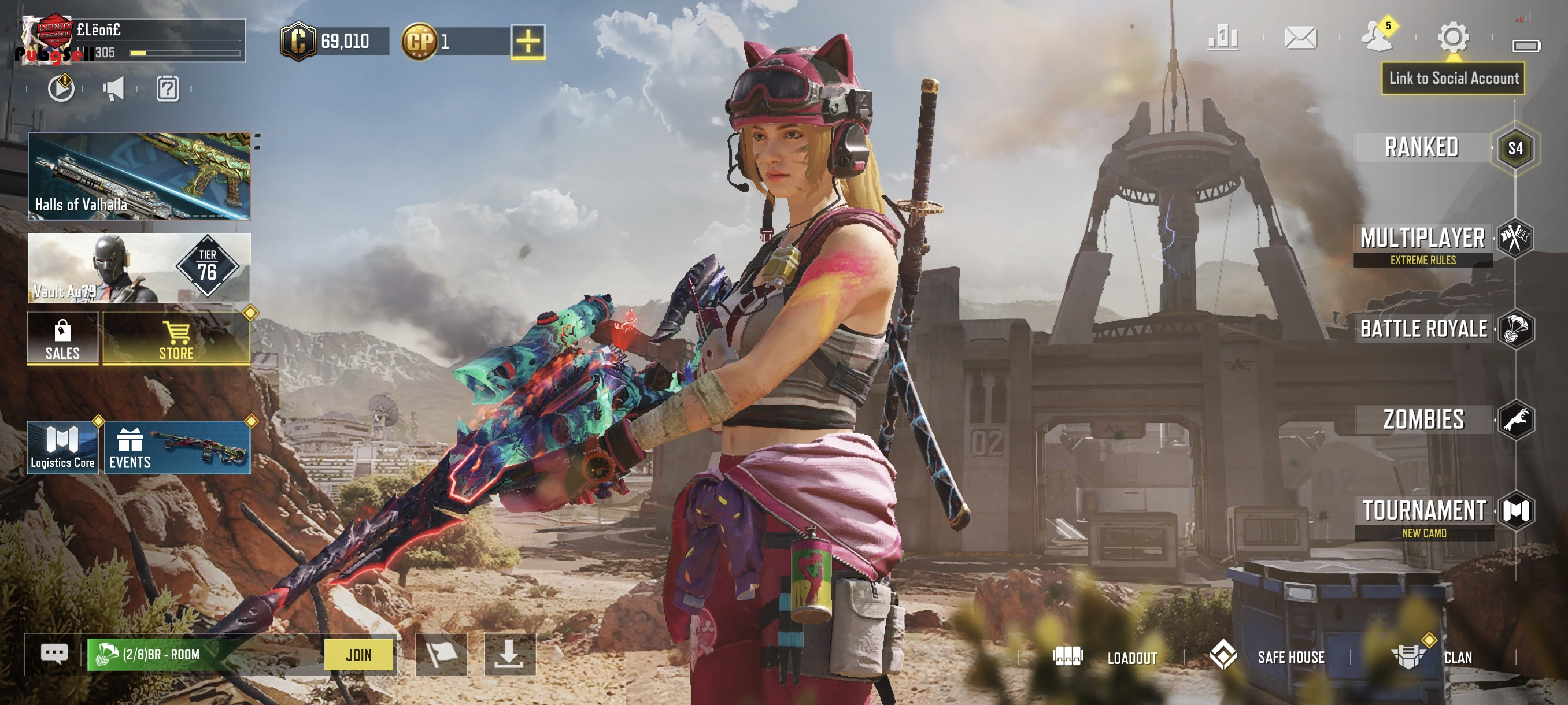Join the BR room invite

pos(358,655)
